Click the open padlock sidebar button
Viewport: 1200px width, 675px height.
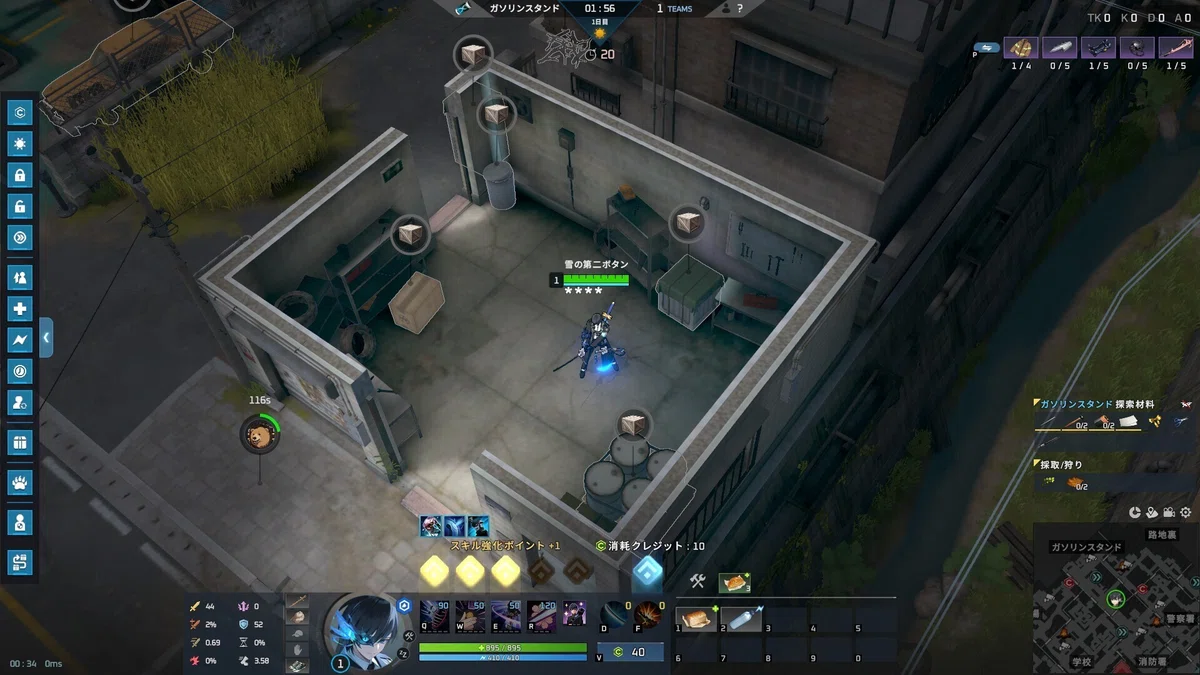click(20, 207)
